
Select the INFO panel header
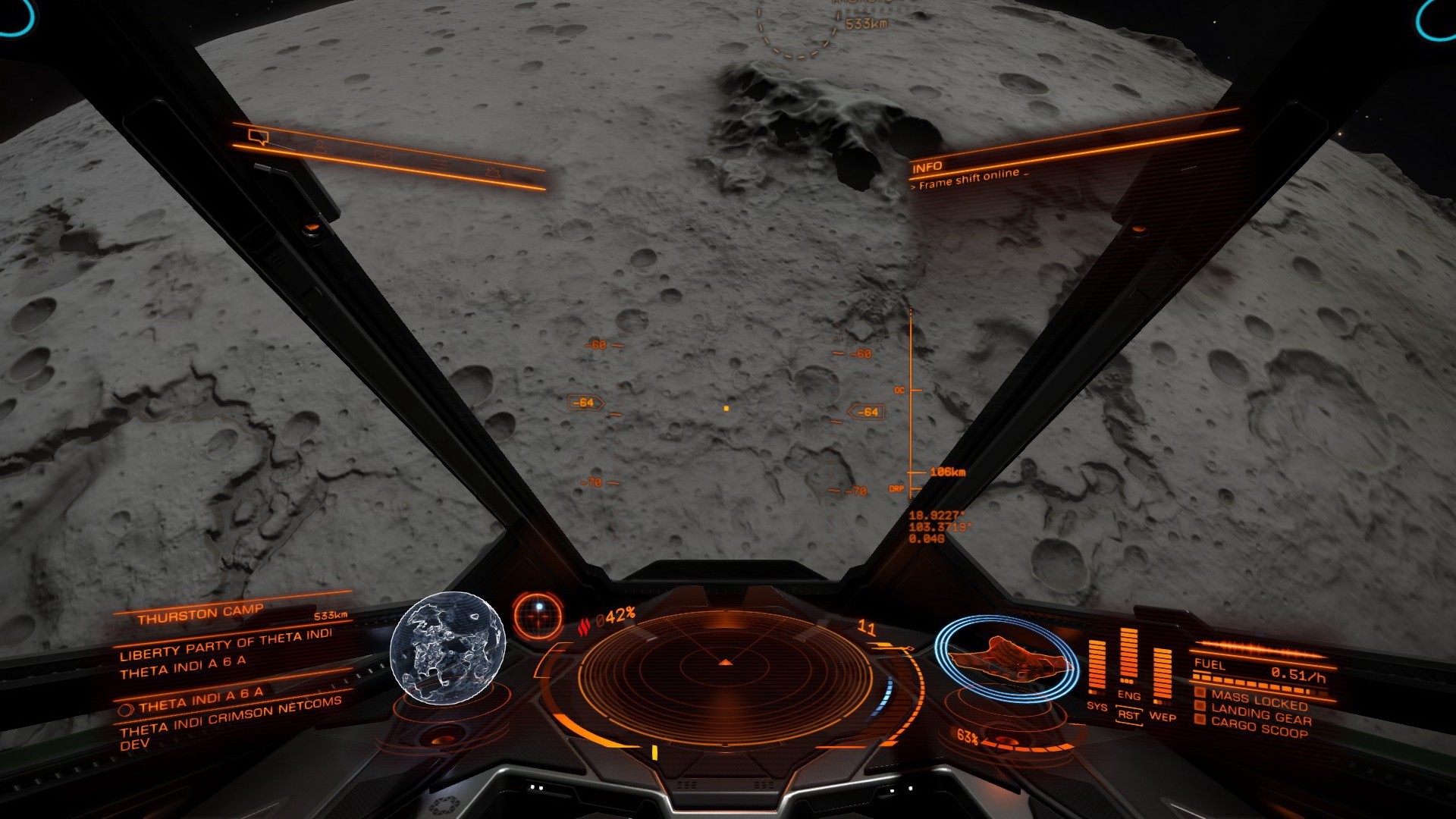click(x=927, y=167)
